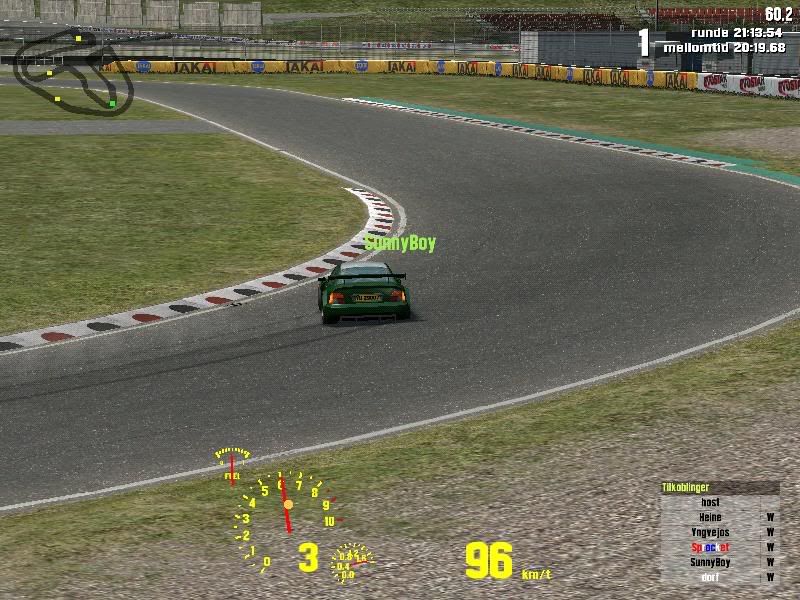Pick Sprocket from the connections list
This screenshot has width=800, height=600.
click(x=710, y=547)
